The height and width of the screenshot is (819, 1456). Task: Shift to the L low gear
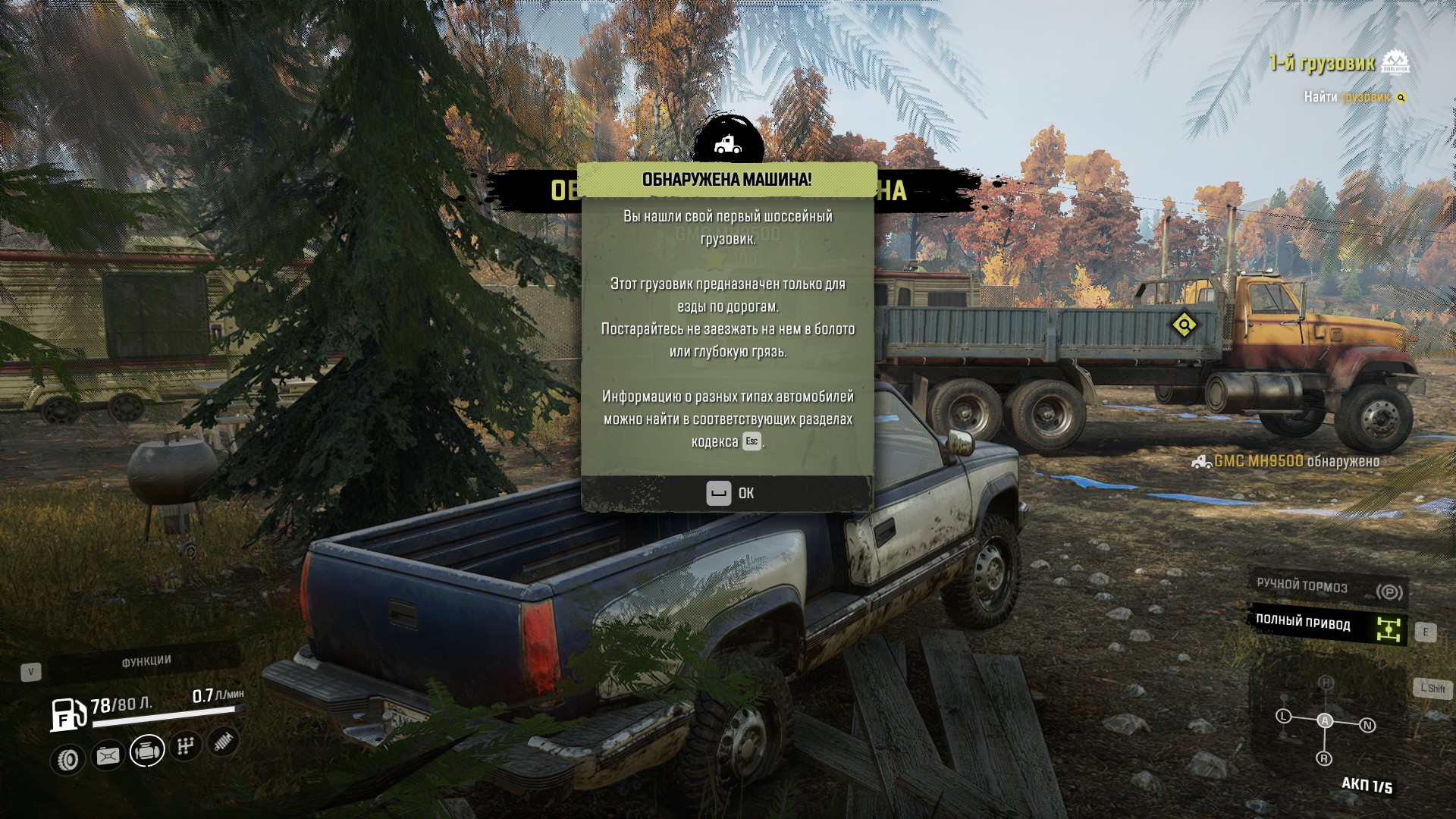pos(1283,716)
